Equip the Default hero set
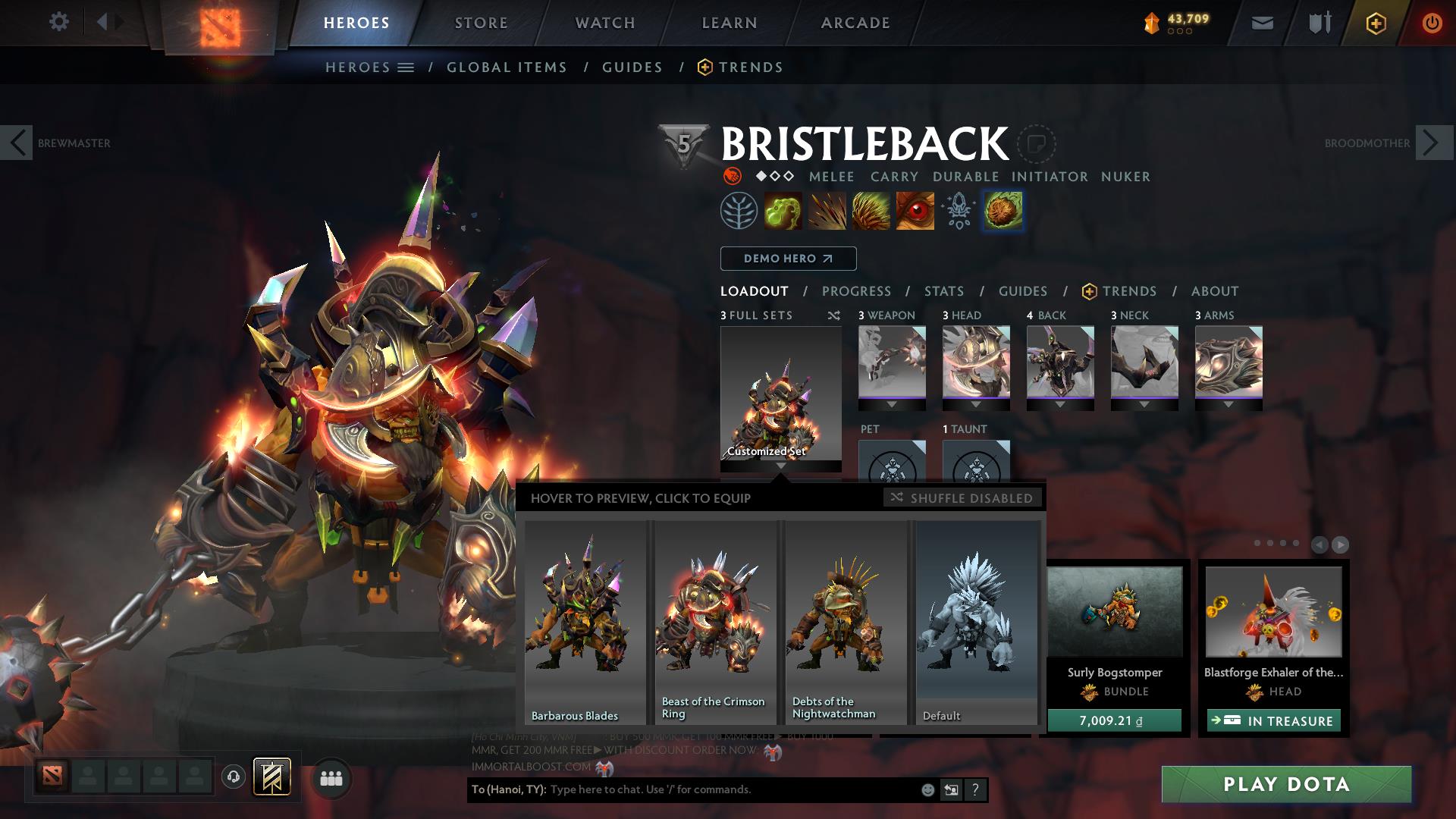This screenshot has width=1456, height=819. coord(977,622)
